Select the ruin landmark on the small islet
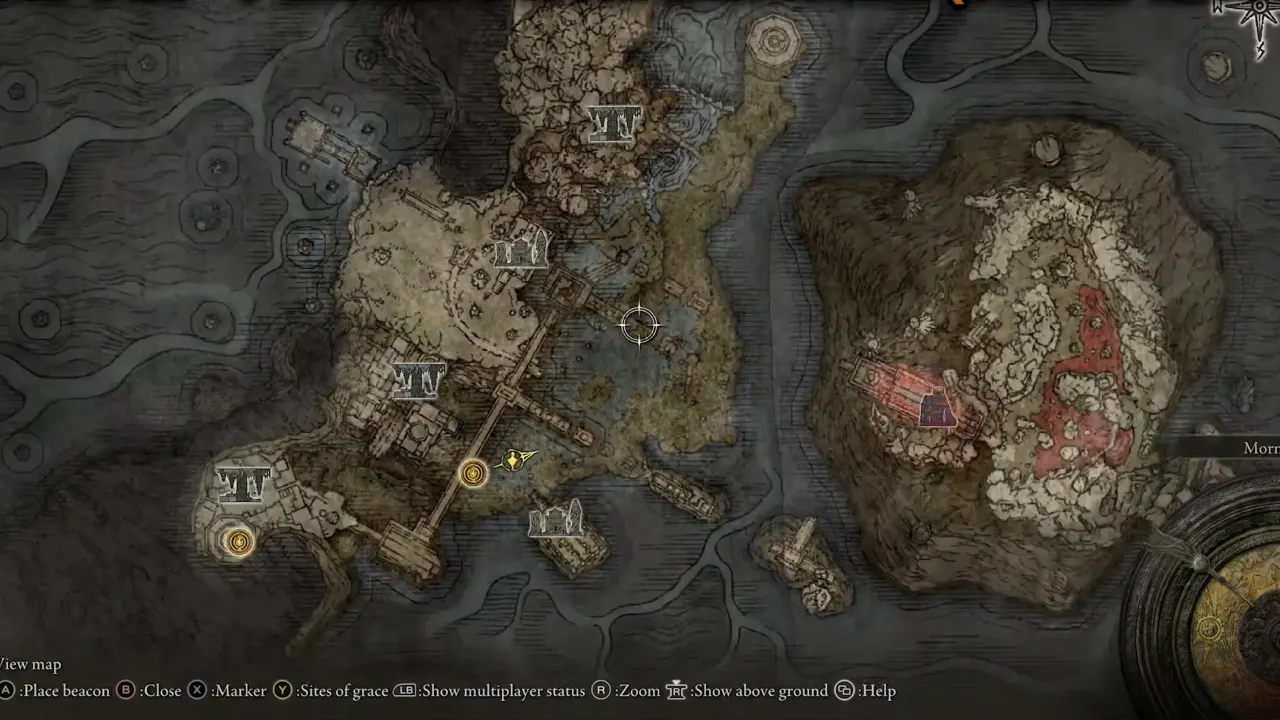This screenshot has width=1280, height=720. pos(556,519)
